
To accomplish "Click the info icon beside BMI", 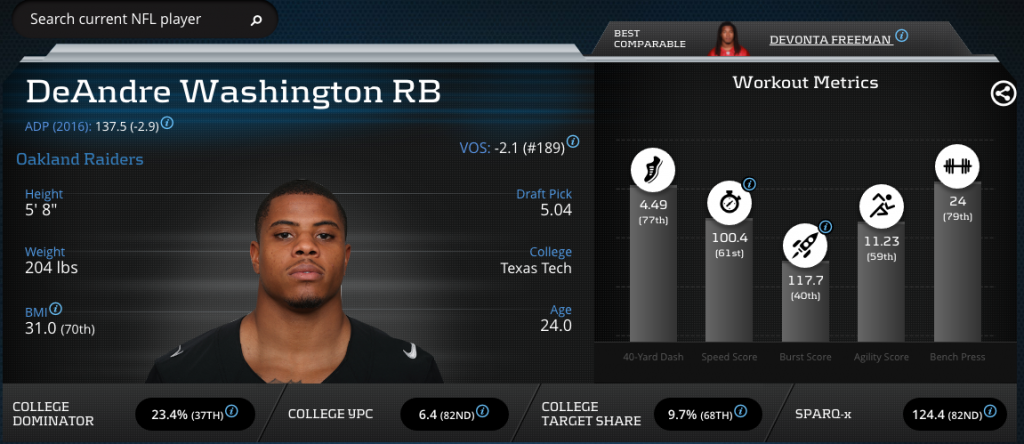I will click(56, 309).
